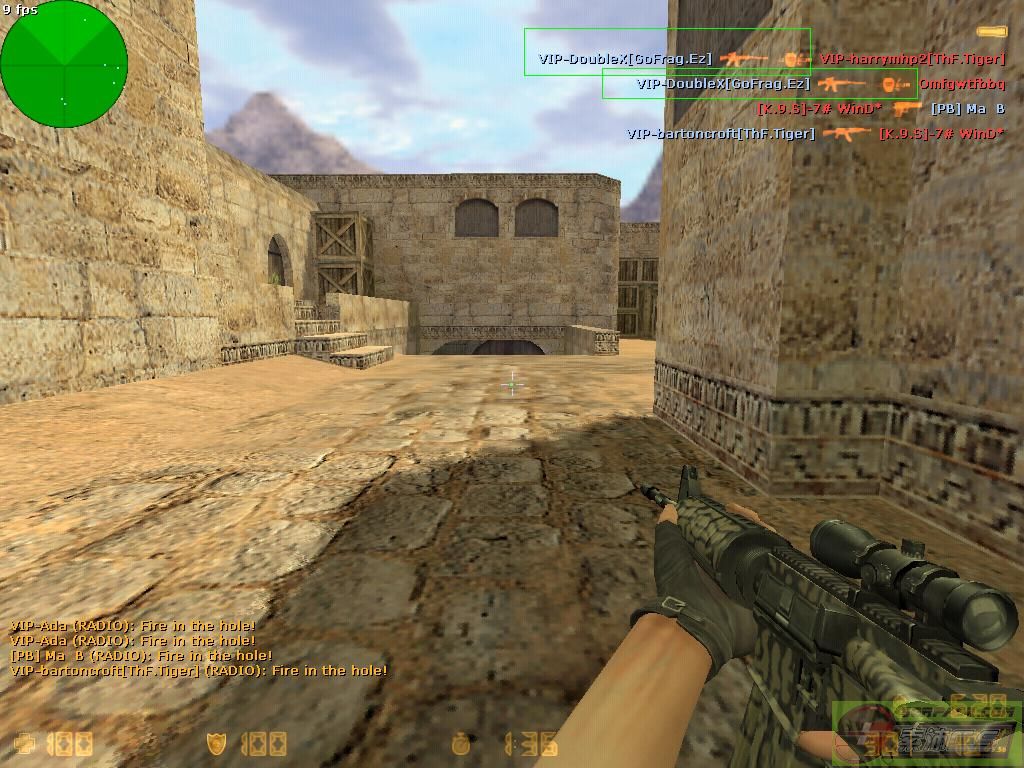Select the kill feed entry naming VIP-harrymhp2
The width and height of the screenshot is (1024, 768).
pos(911,59)
